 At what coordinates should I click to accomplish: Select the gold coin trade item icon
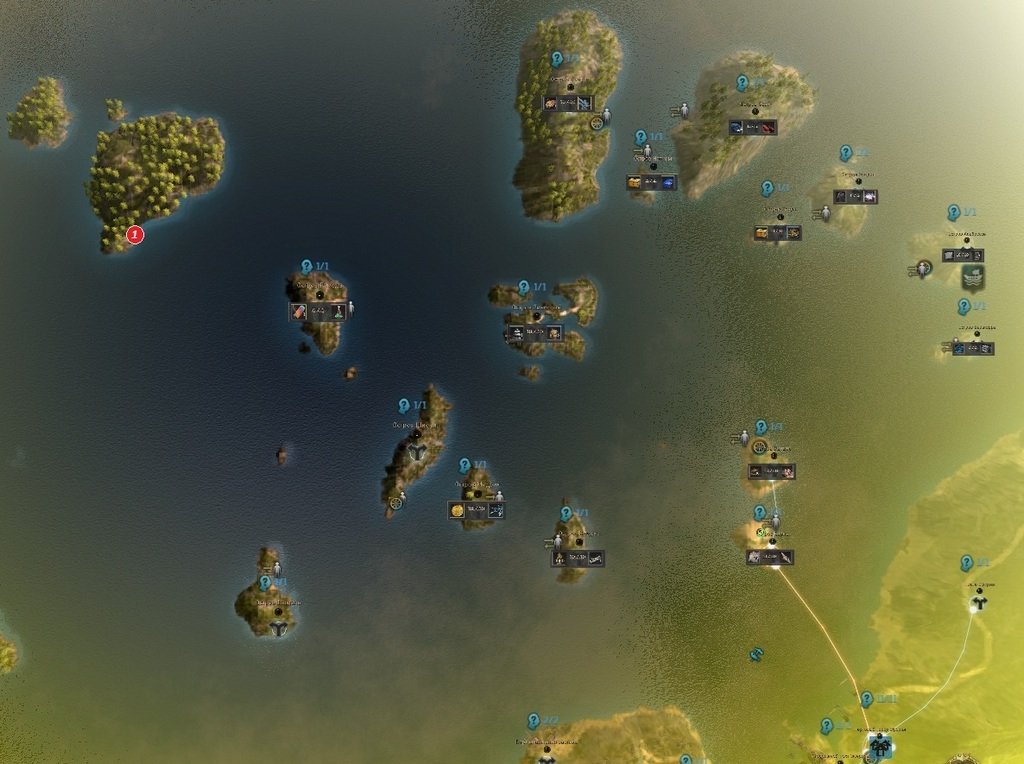click(458, 510)
